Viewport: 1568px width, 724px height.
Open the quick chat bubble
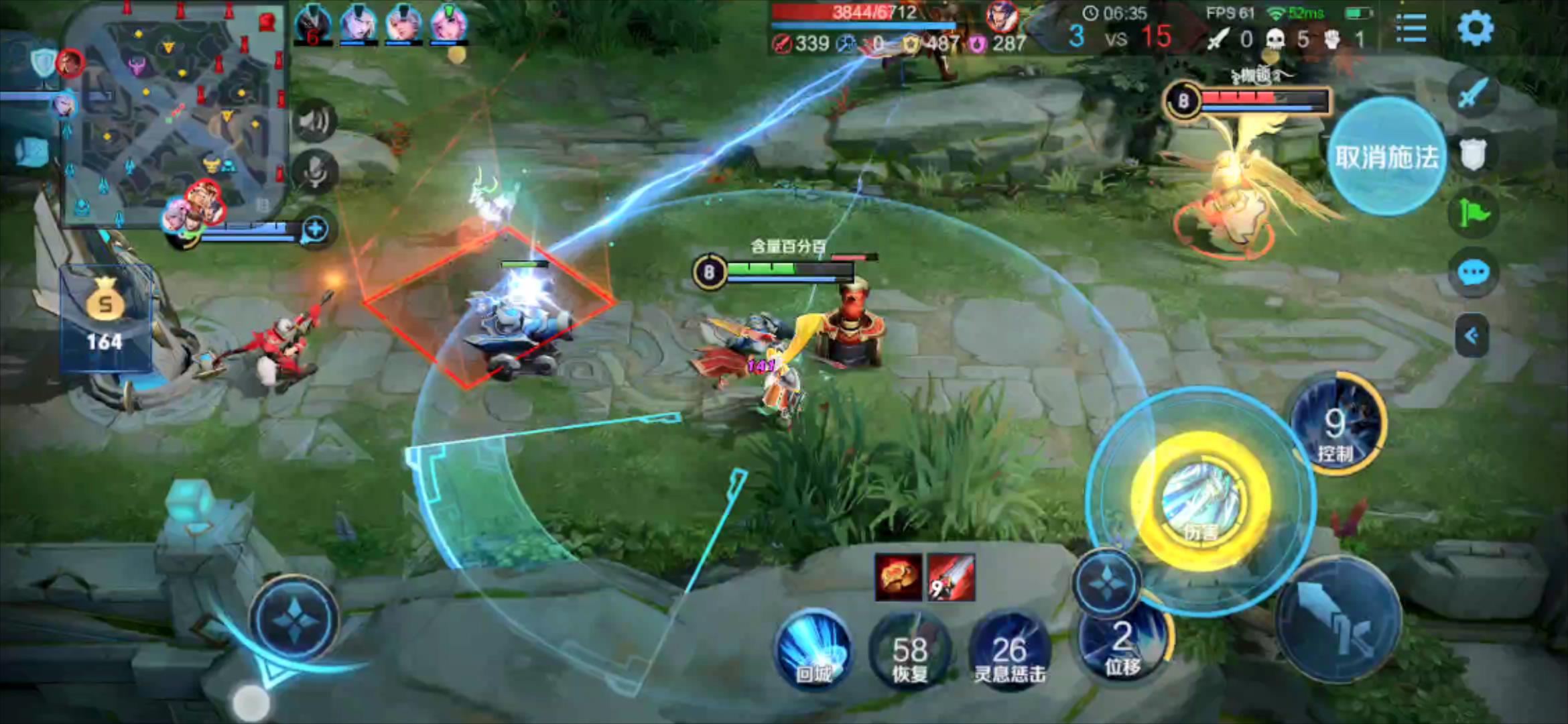click(1473, 273)
